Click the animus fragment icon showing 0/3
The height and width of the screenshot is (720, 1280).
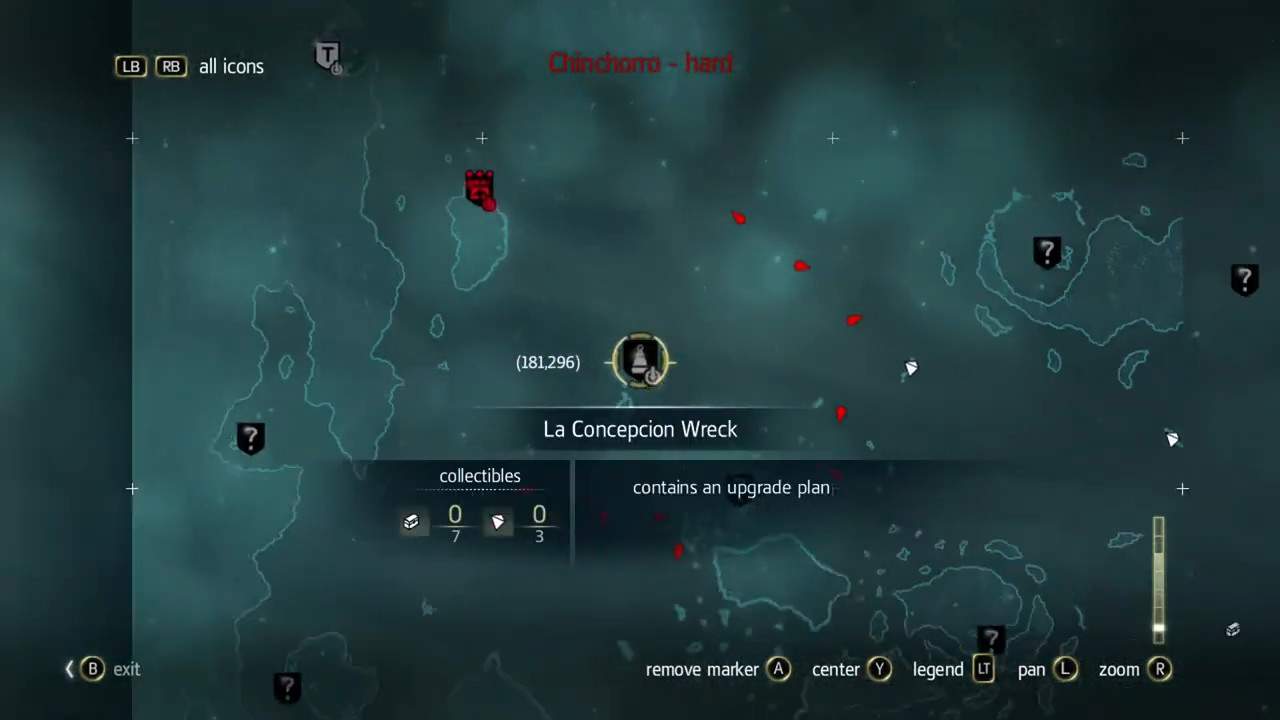point(497,521)
